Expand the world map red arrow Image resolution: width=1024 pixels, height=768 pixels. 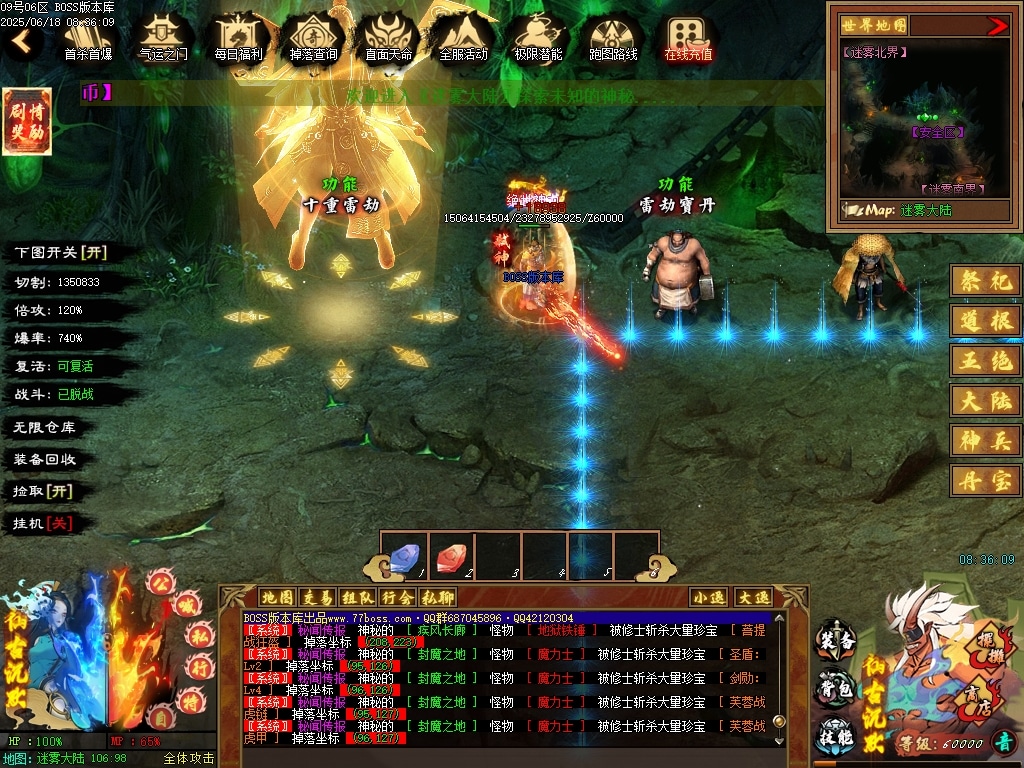coord(997,26)
